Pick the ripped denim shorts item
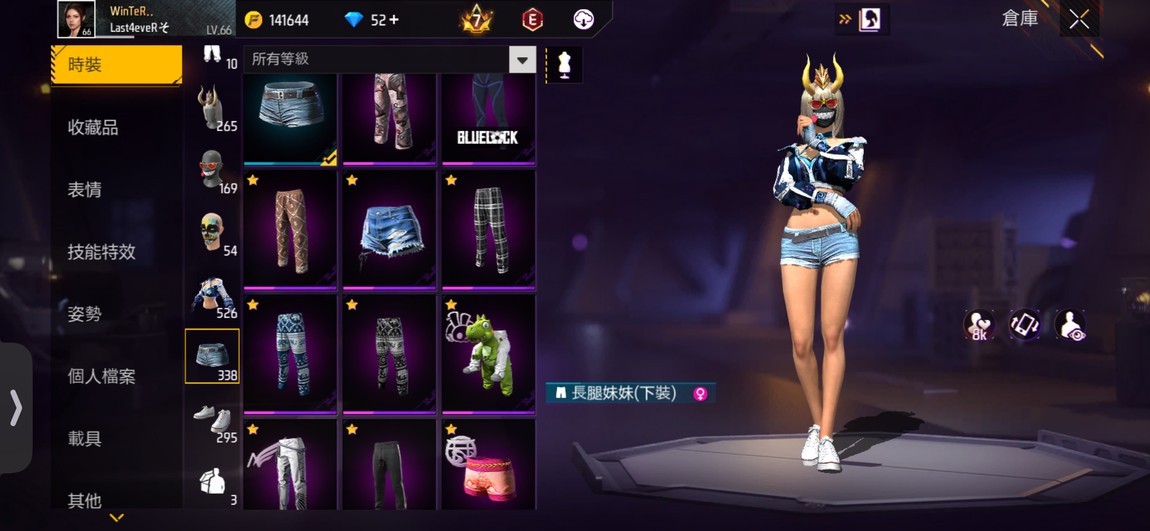 coord(388,229)
